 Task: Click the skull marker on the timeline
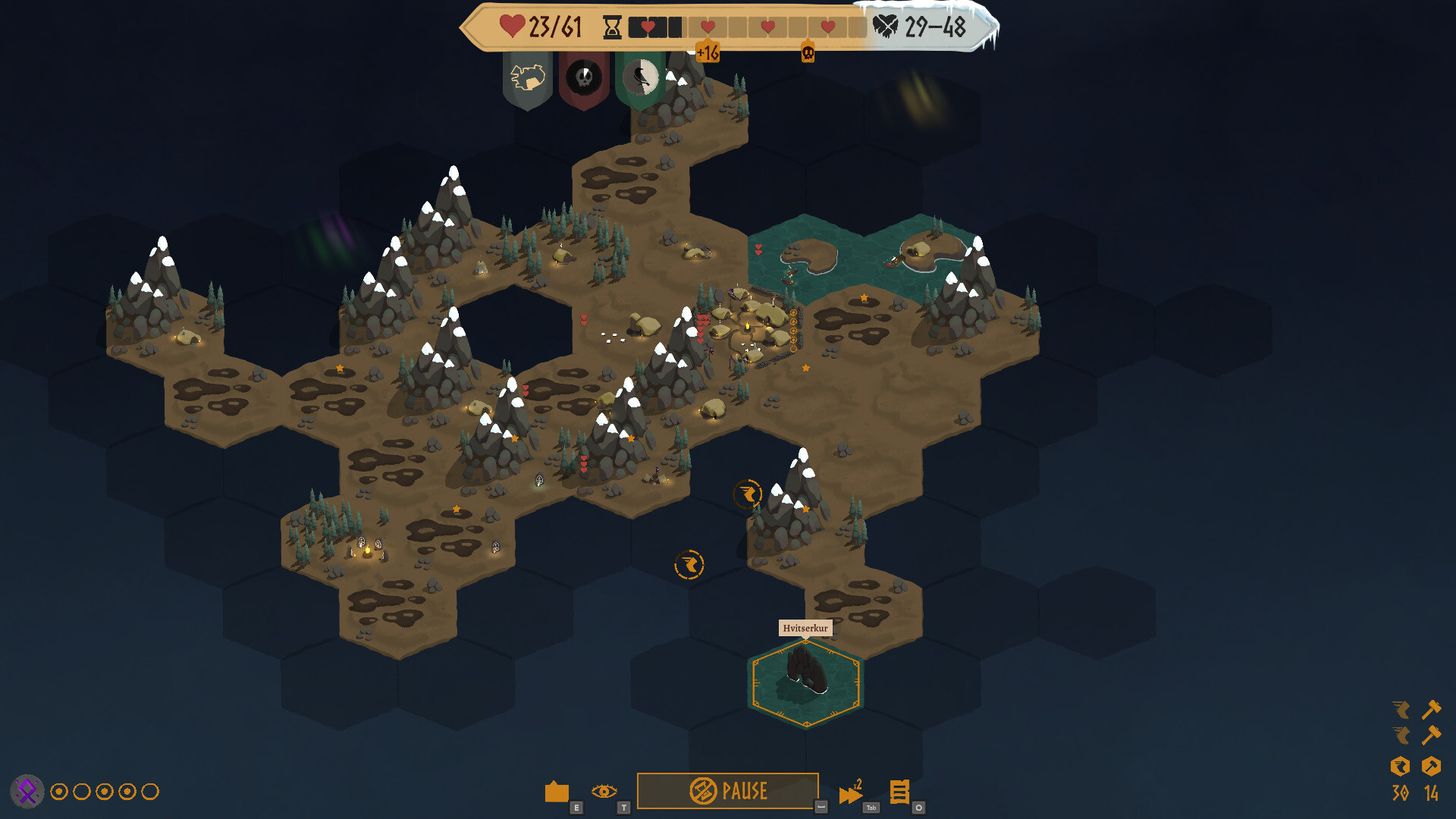click(808, 53)
